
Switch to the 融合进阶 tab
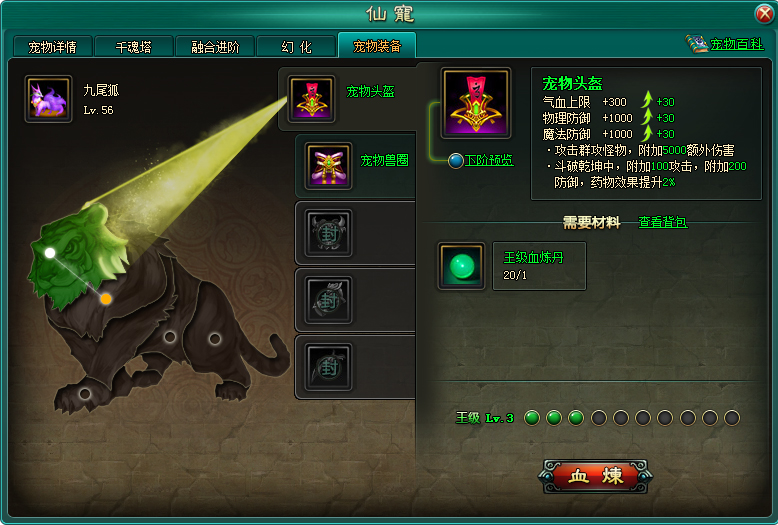click(214, 47)
